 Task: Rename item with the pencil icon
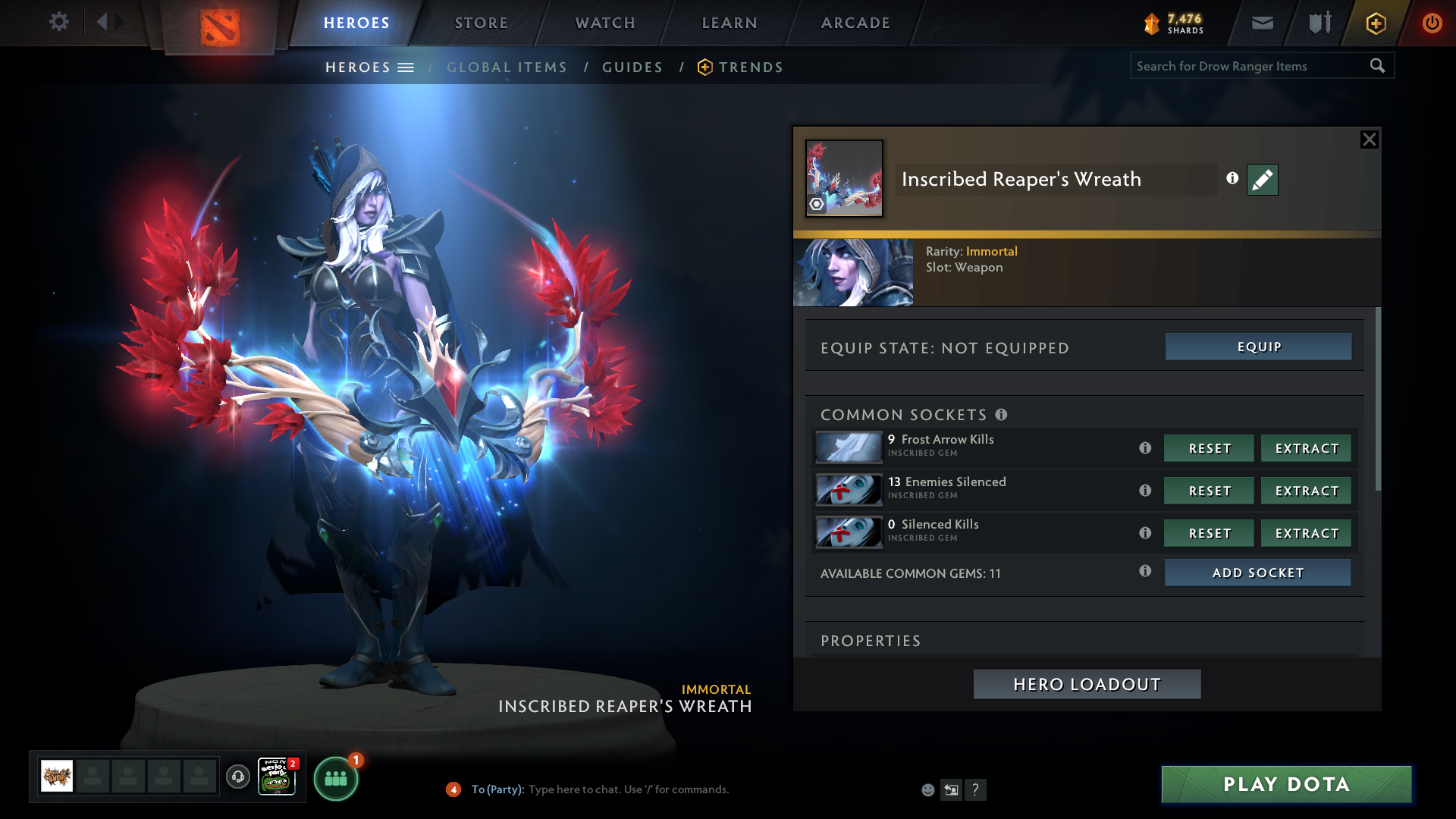(1262, 180)
